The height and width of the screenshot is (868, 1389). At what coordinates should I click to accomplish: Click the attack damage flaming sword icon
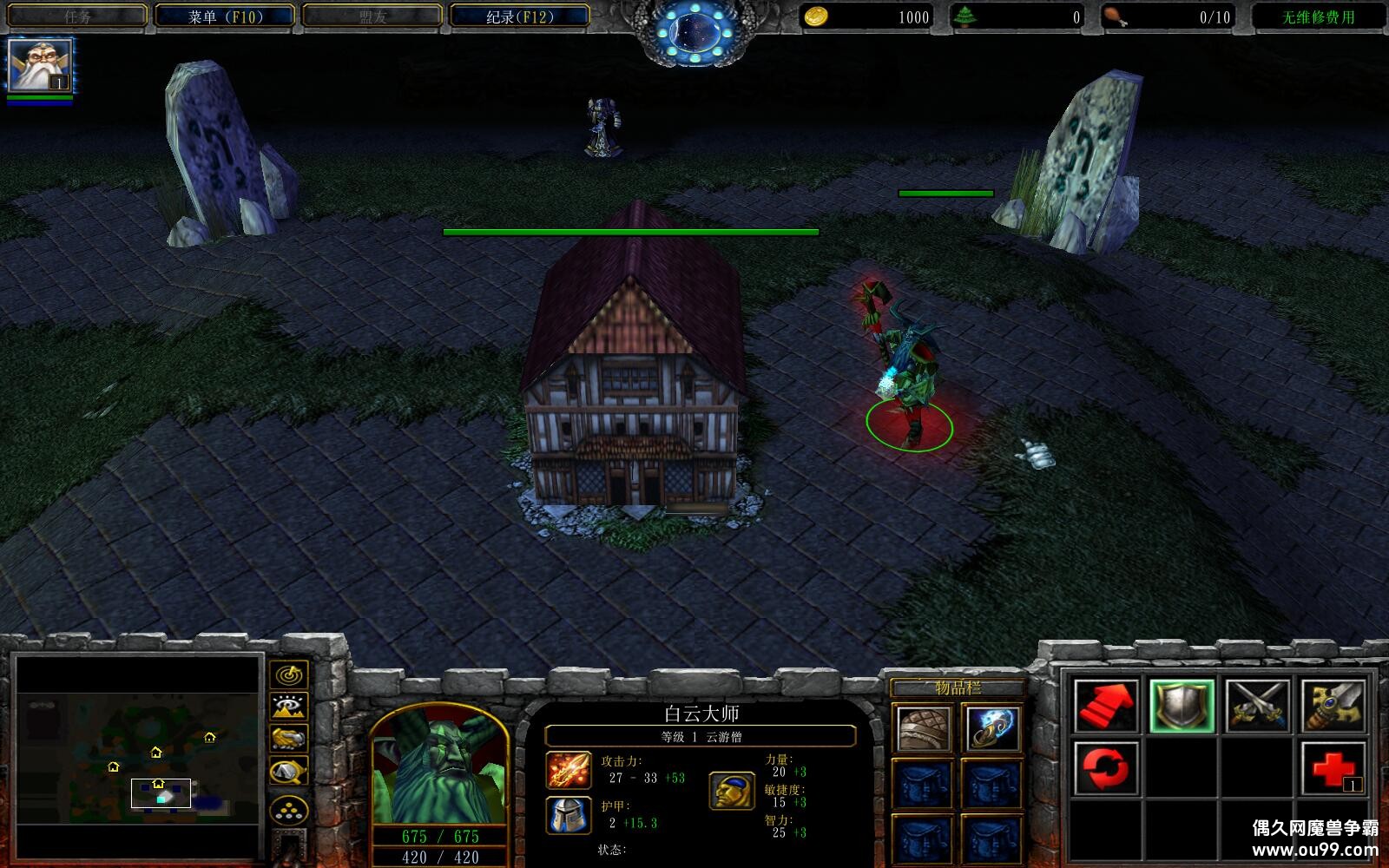coord(569,770)
